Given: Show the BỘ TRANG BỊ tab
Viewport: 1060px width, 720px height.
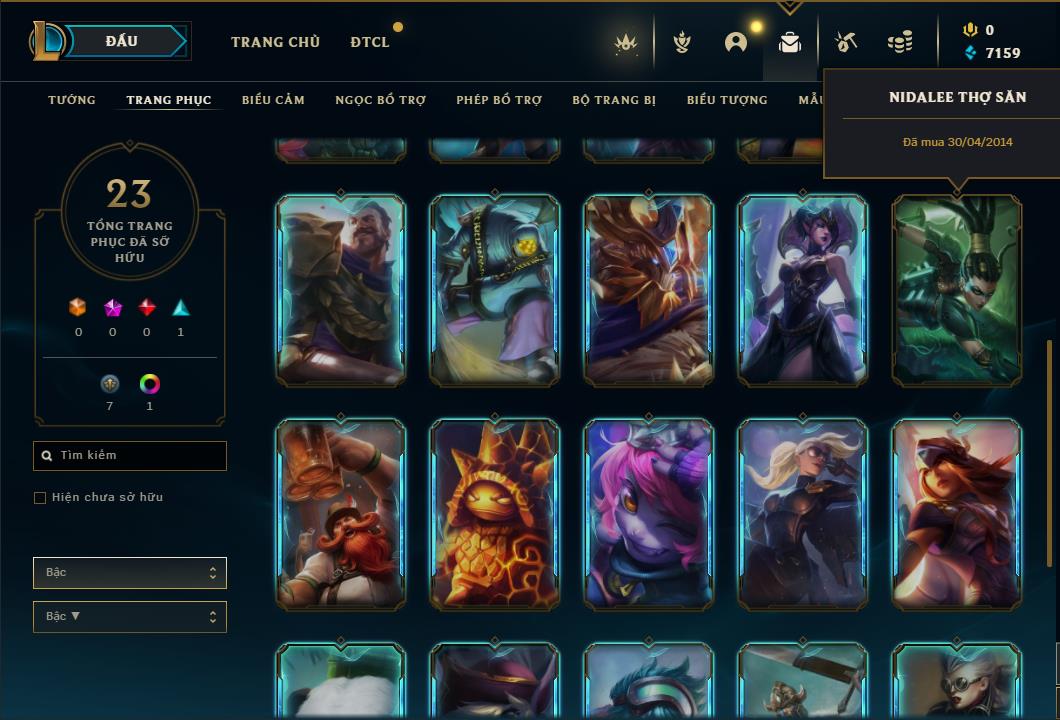Looking at the screenshot, I should pos(614,100).
